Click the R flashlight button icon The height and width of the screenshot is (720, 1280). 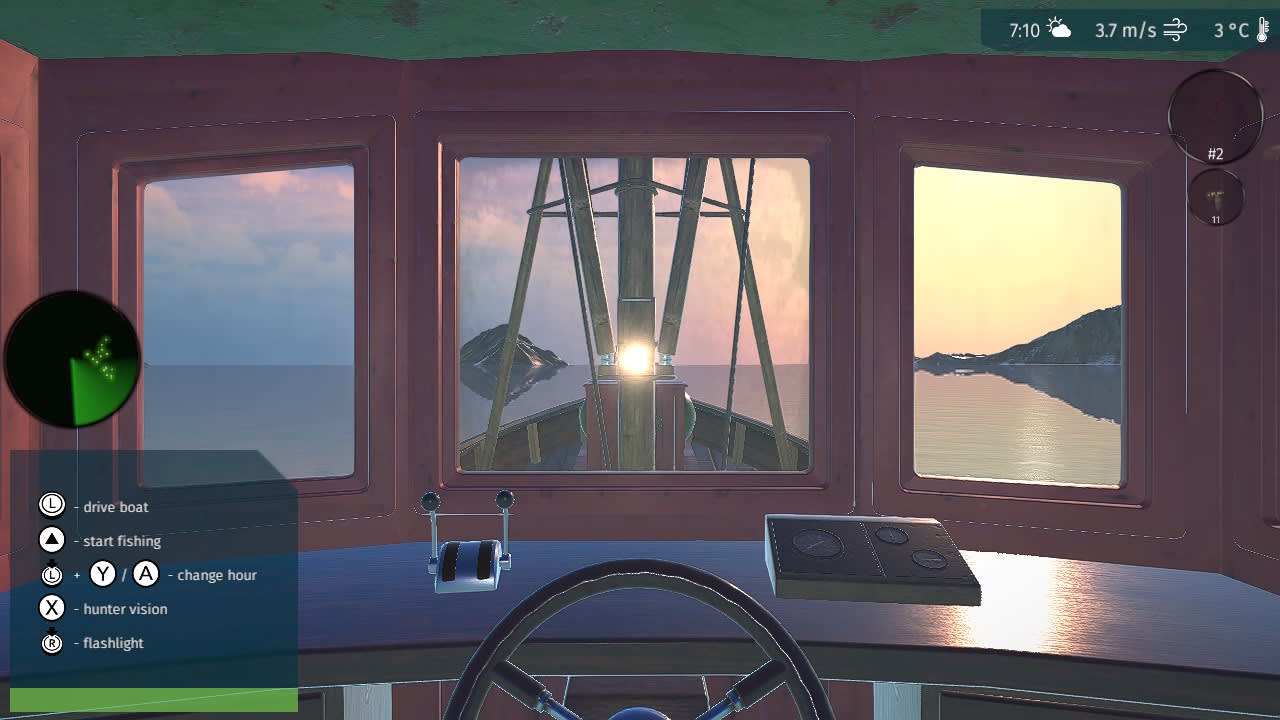tap(52, 644)
